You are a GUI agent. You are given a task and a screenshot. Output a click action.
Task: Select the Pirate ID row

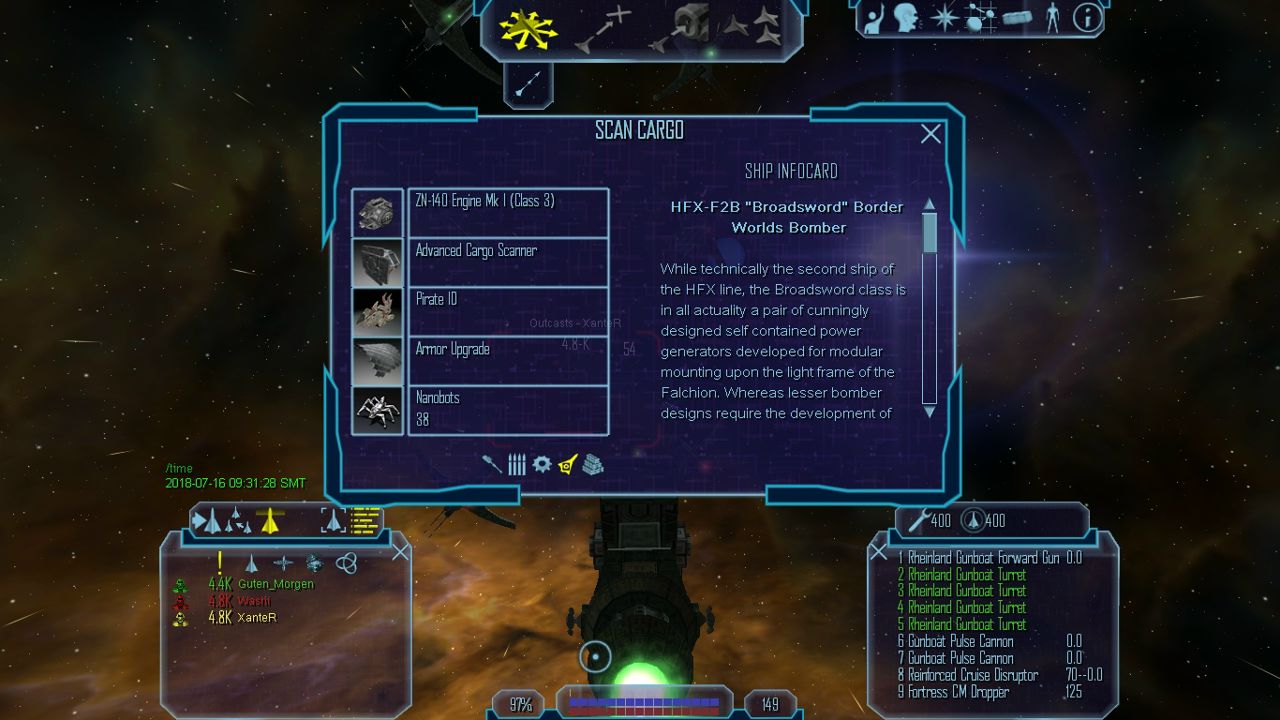click(x=508, y=311)
